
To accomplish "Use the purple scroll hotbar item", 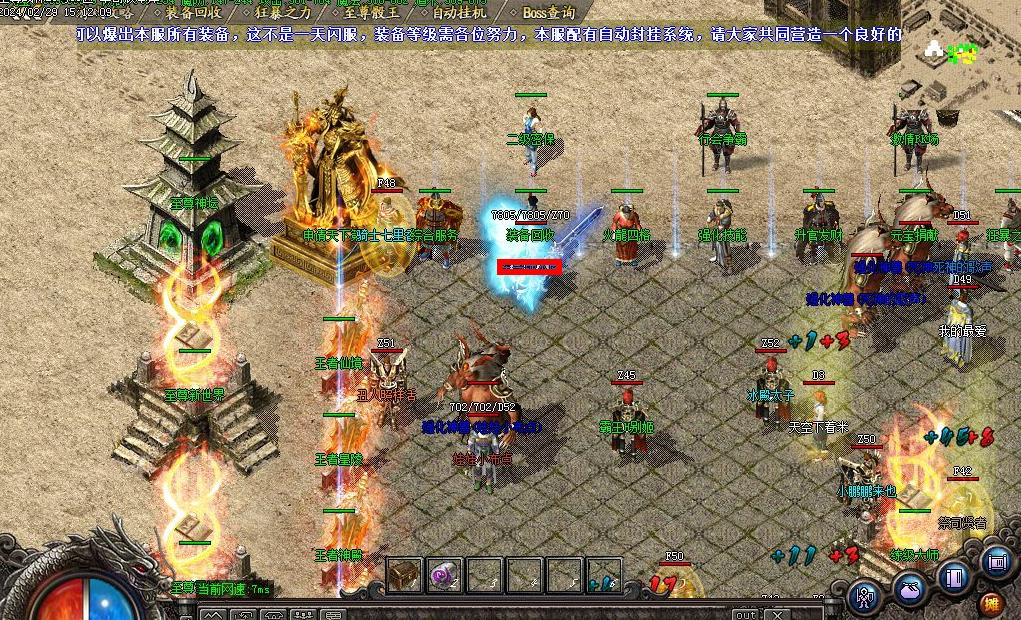I will (444, 575).
